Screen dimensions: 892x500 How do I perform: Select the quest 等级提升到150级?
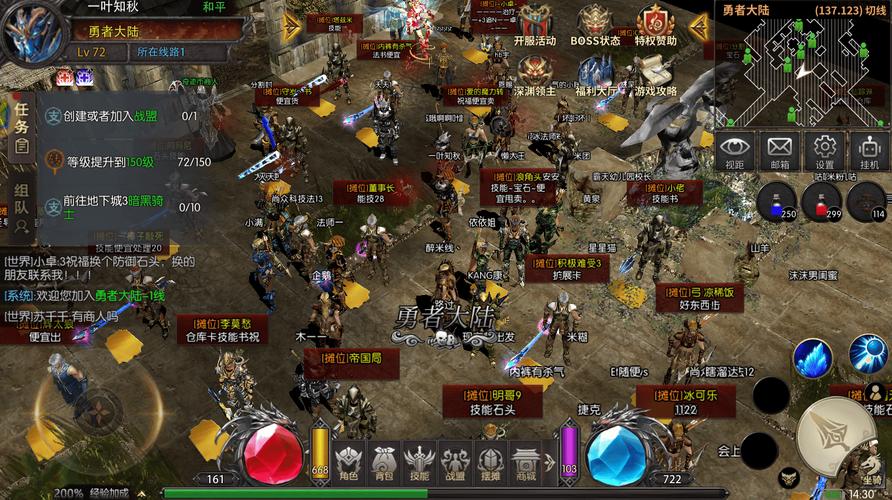[110, 162]
